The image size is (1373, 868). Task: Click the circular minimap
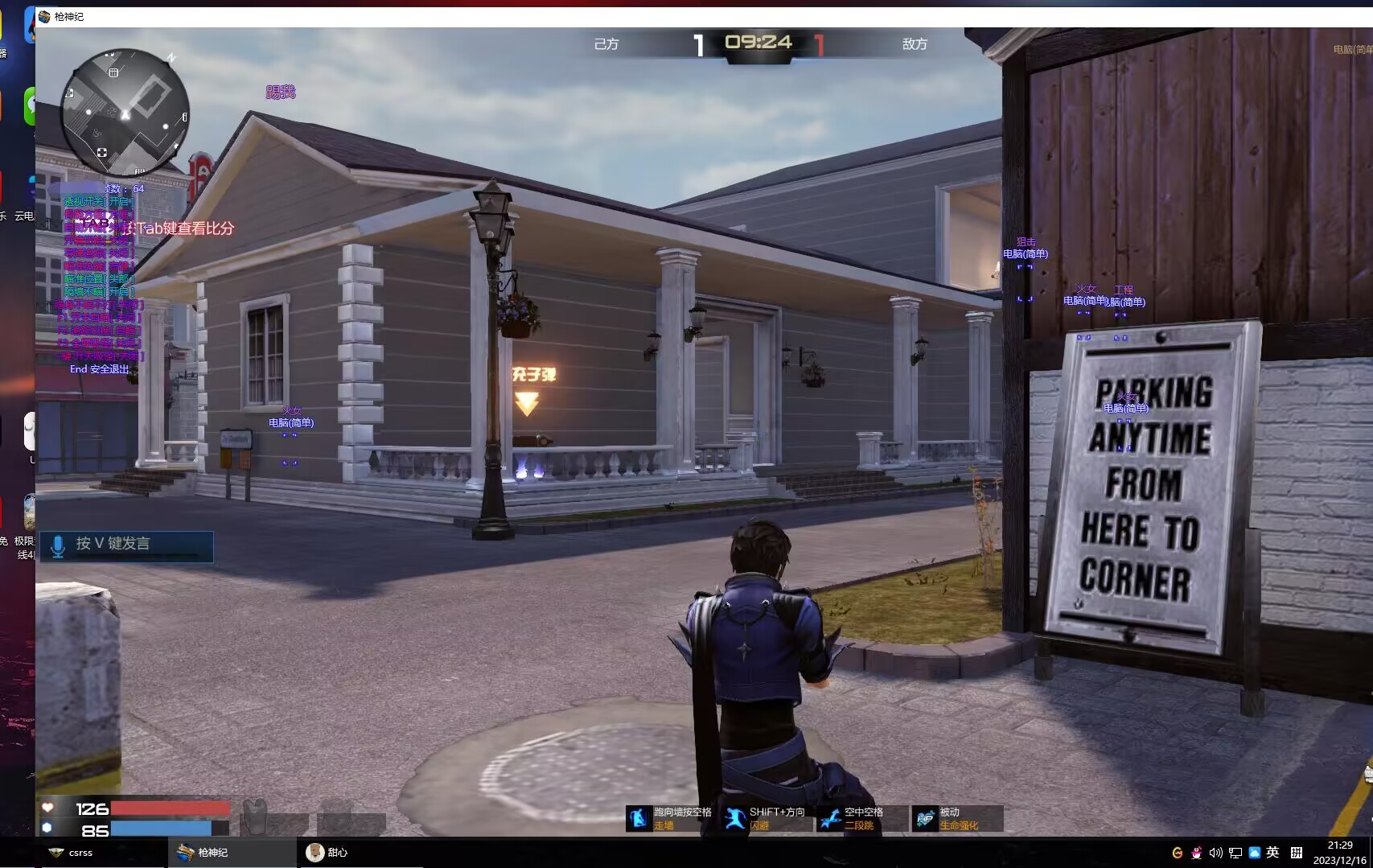(x=125, y=113)
